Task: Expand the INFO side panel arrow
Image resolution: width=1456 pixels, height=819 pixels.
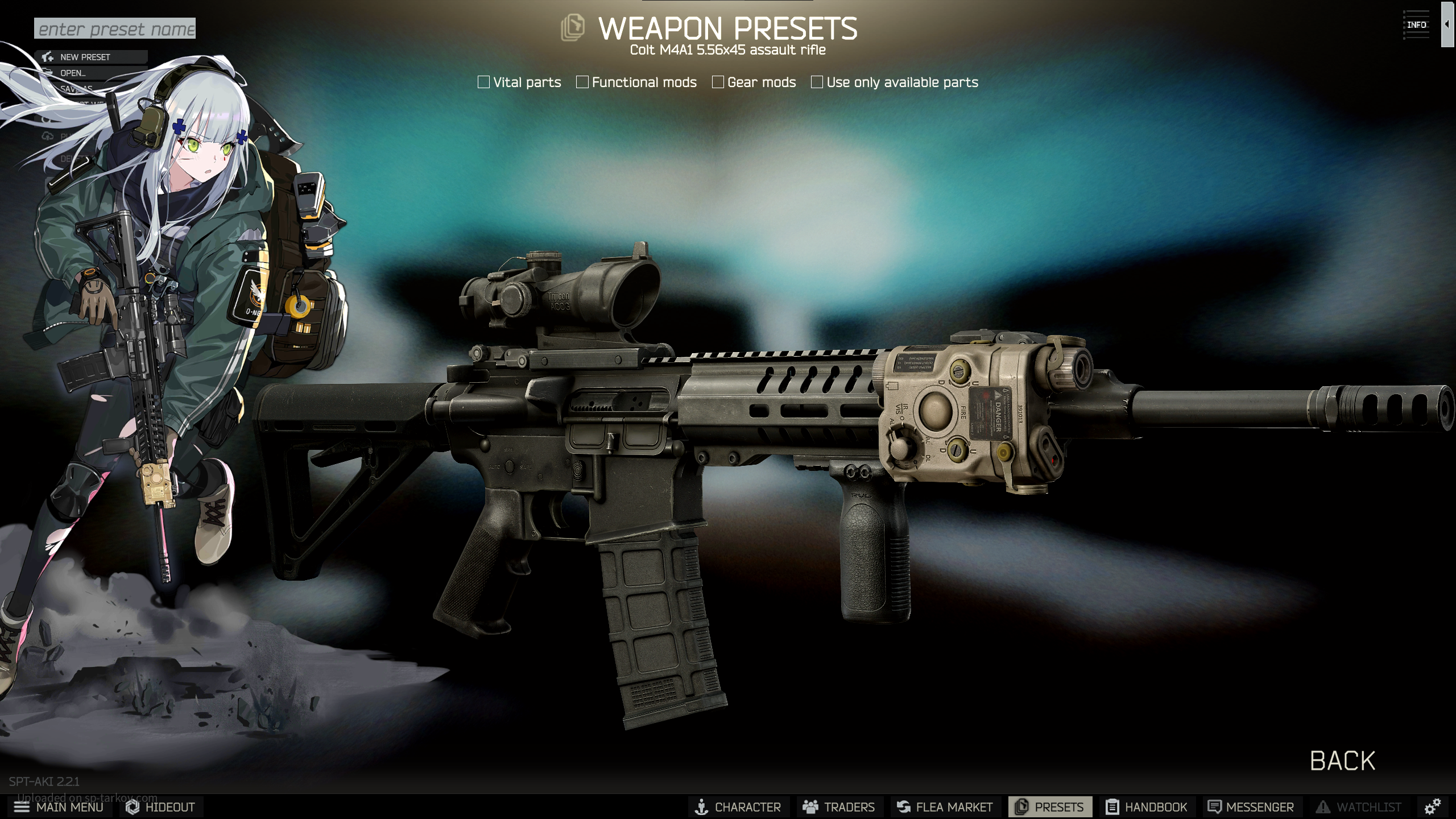Action: (x=1446, y=24)
